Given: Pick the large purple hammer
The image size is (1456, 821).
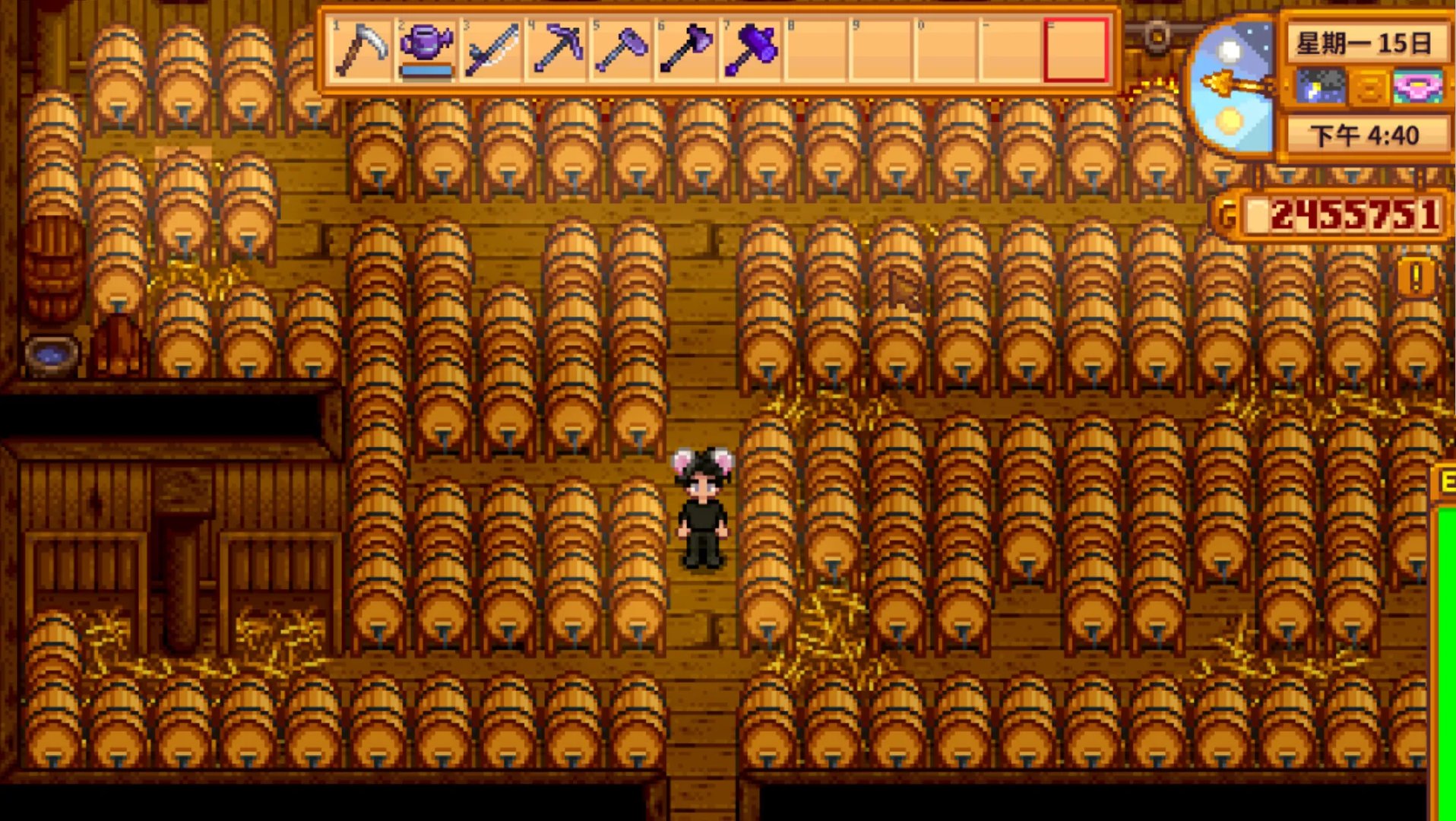Looking at the screenshot, I should click(752, 49).
